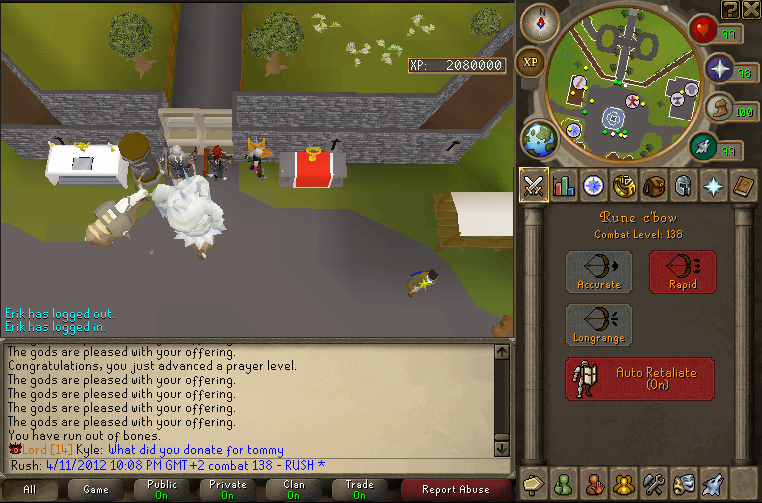
Task: Click the Report Abuse button
Action: tap(456, 490)
